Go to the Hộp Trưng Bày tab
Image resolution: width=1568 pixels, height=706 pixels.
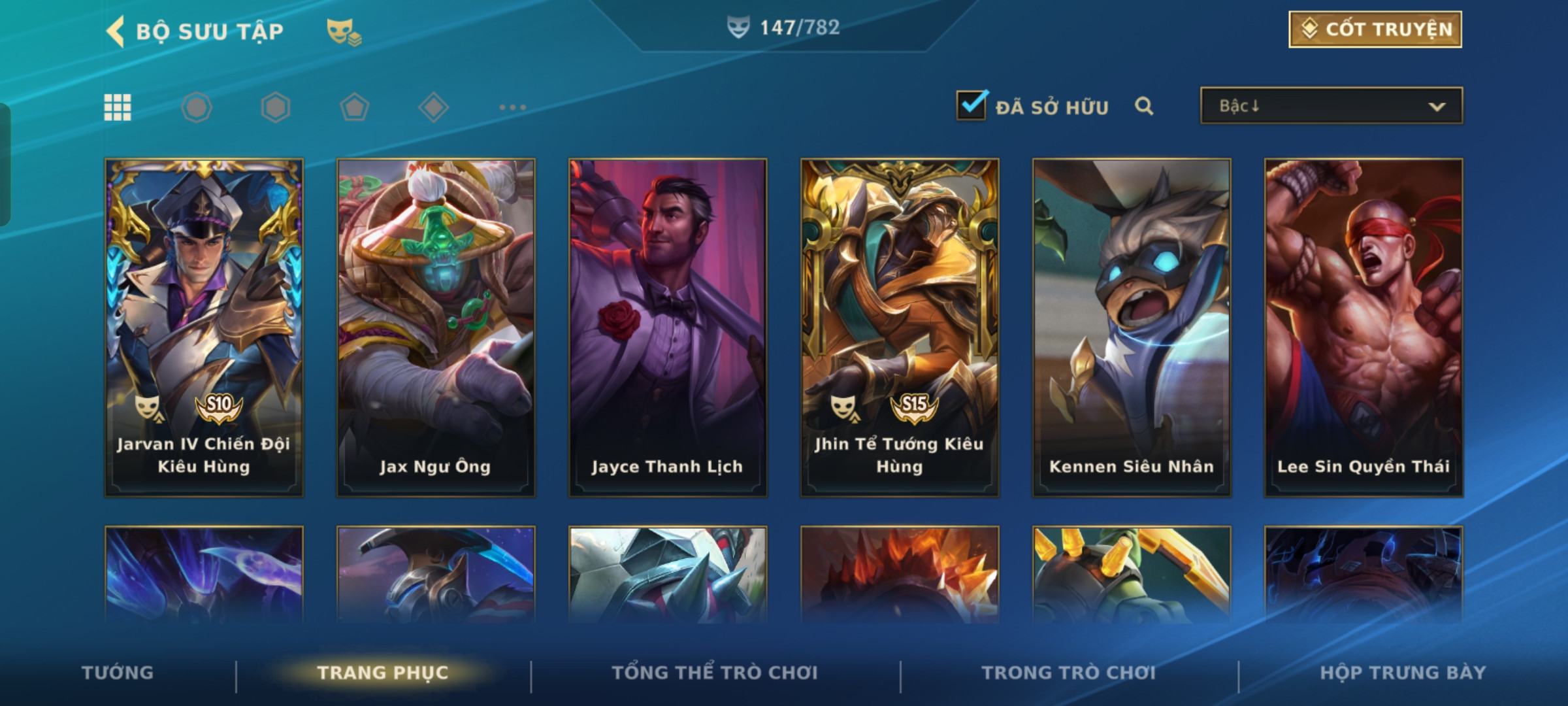coord(1403,673)
